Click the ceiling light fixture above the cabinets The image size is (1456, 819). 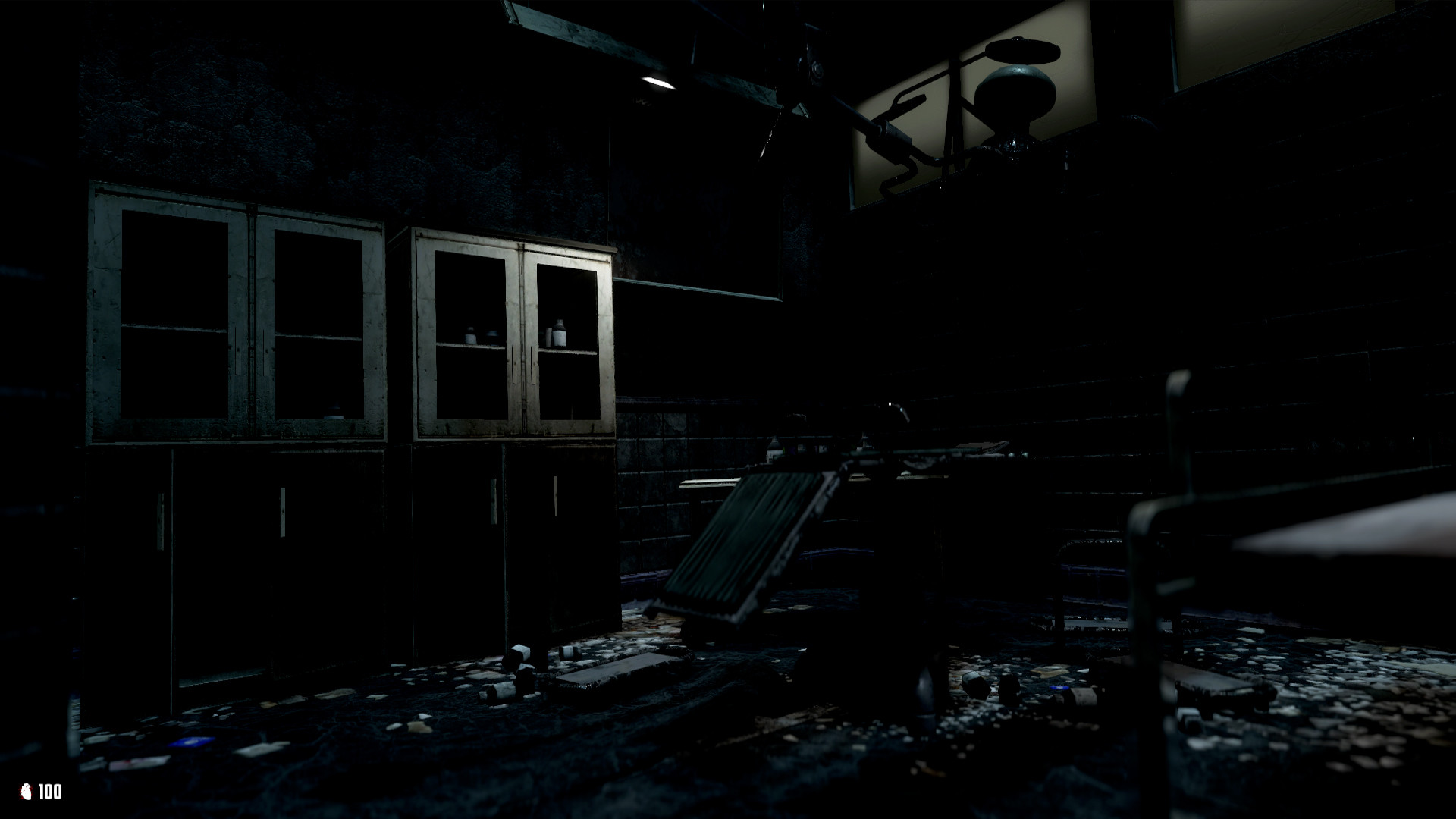[656, 80]
